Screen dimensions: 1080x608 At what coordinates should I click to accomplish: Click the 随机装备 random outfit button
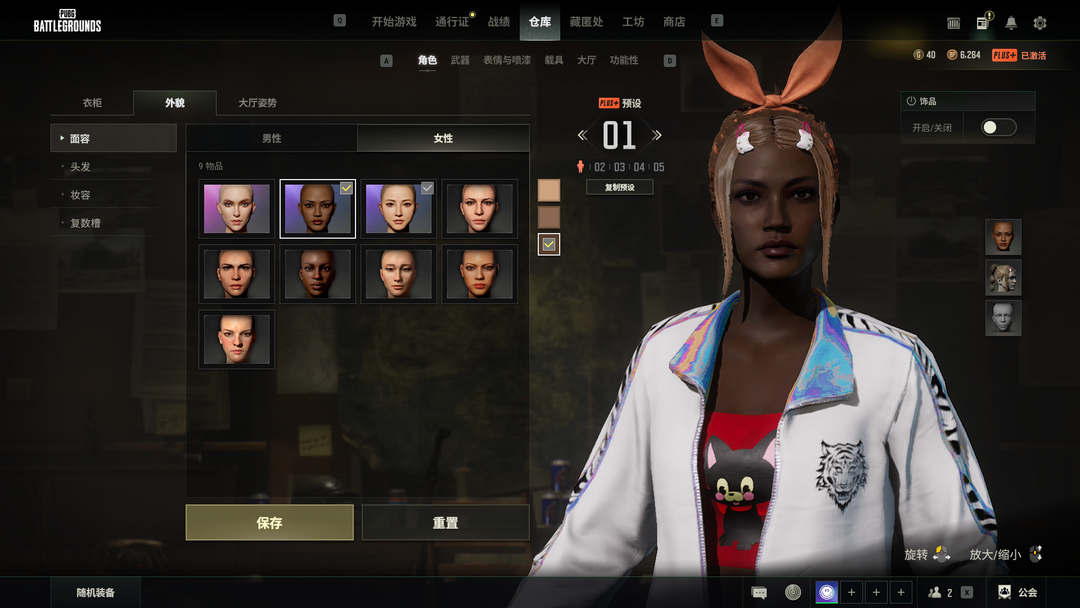[96, 593]
